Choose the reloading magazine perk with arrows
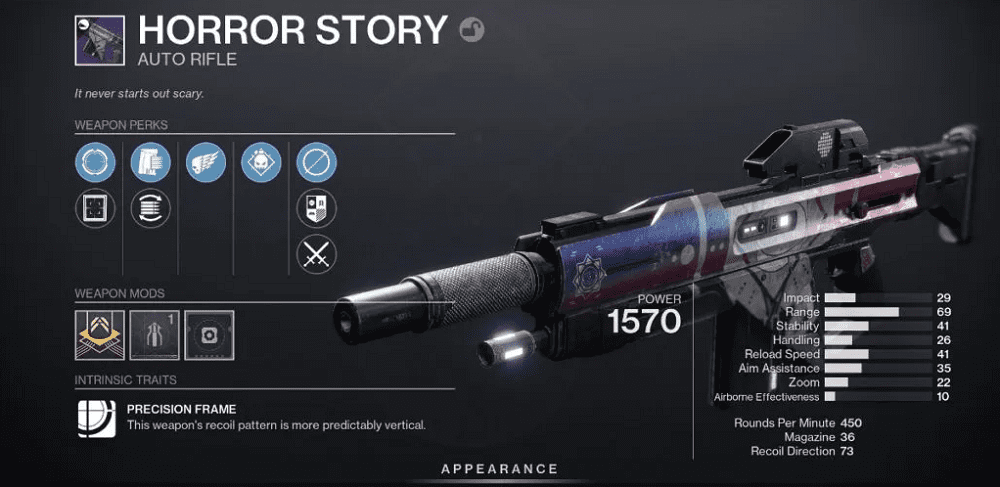Screen dimensions: 1000x487 pyautogui.click(x=150, y=208)
